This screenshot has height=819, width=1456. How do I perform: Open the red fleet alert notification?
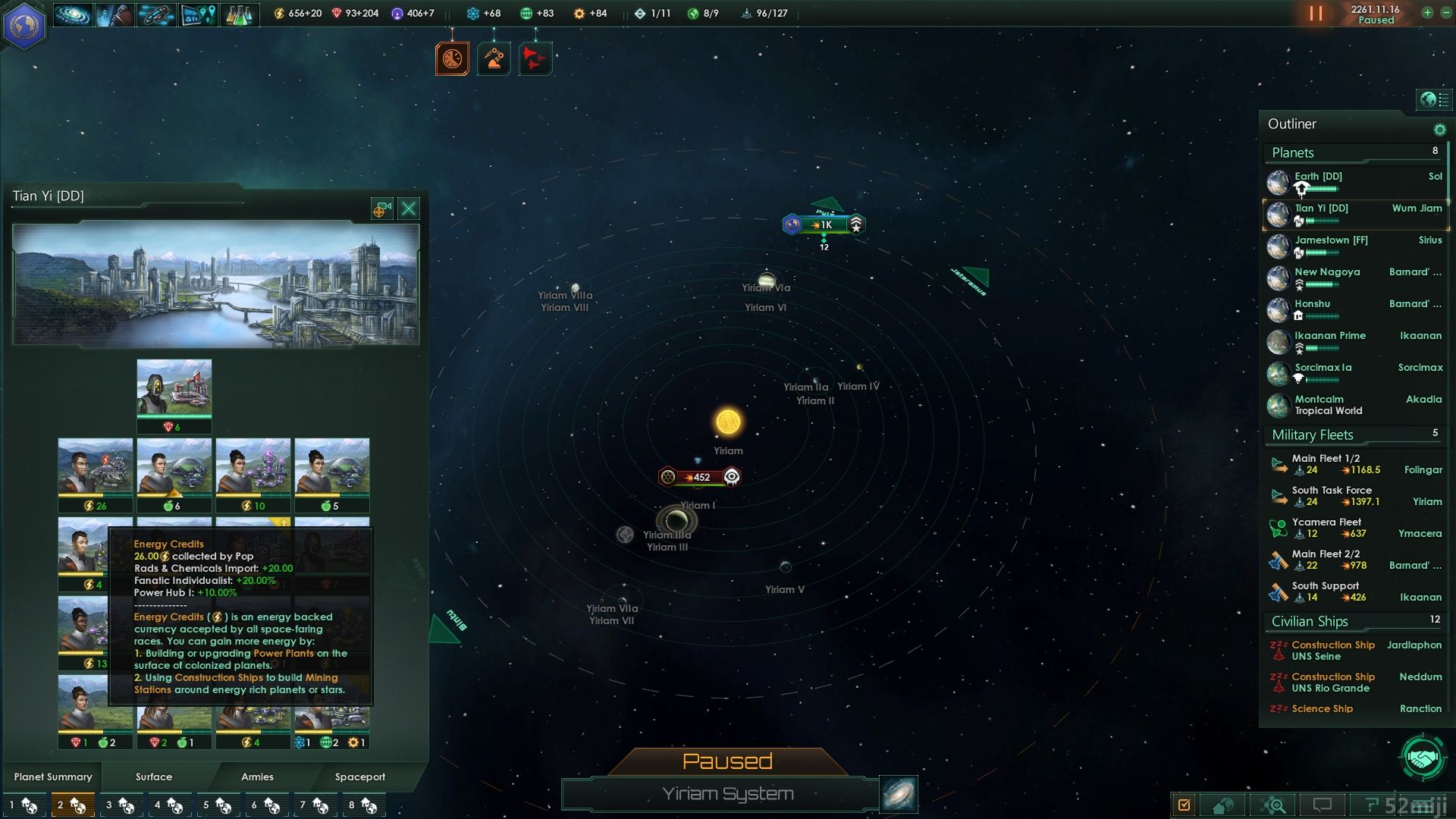[535, 58]
